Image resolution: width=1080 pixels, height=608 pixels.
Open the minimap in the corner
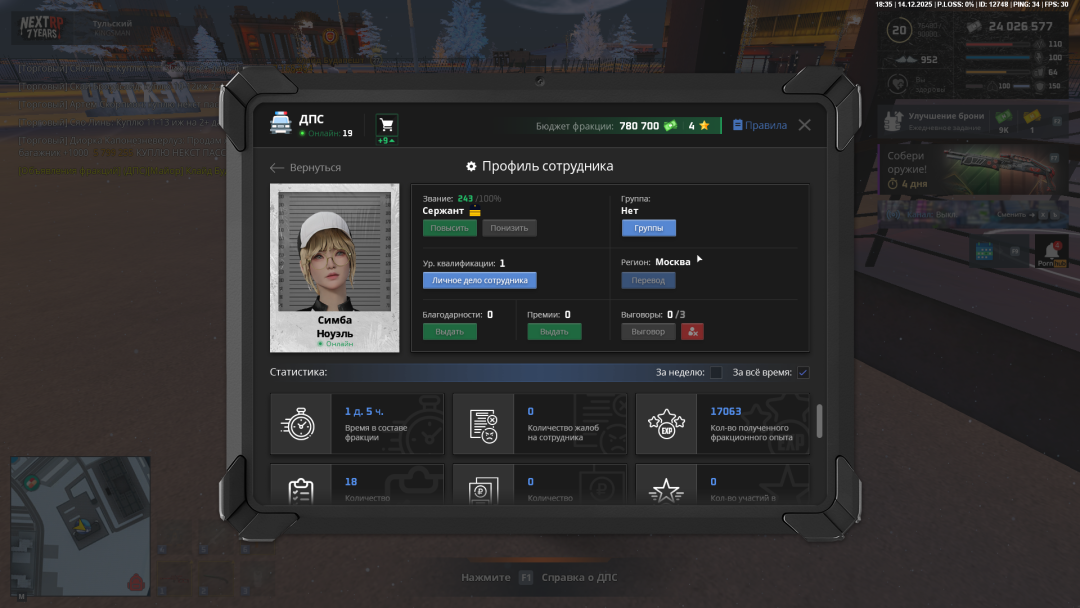(x=80, y=523)
